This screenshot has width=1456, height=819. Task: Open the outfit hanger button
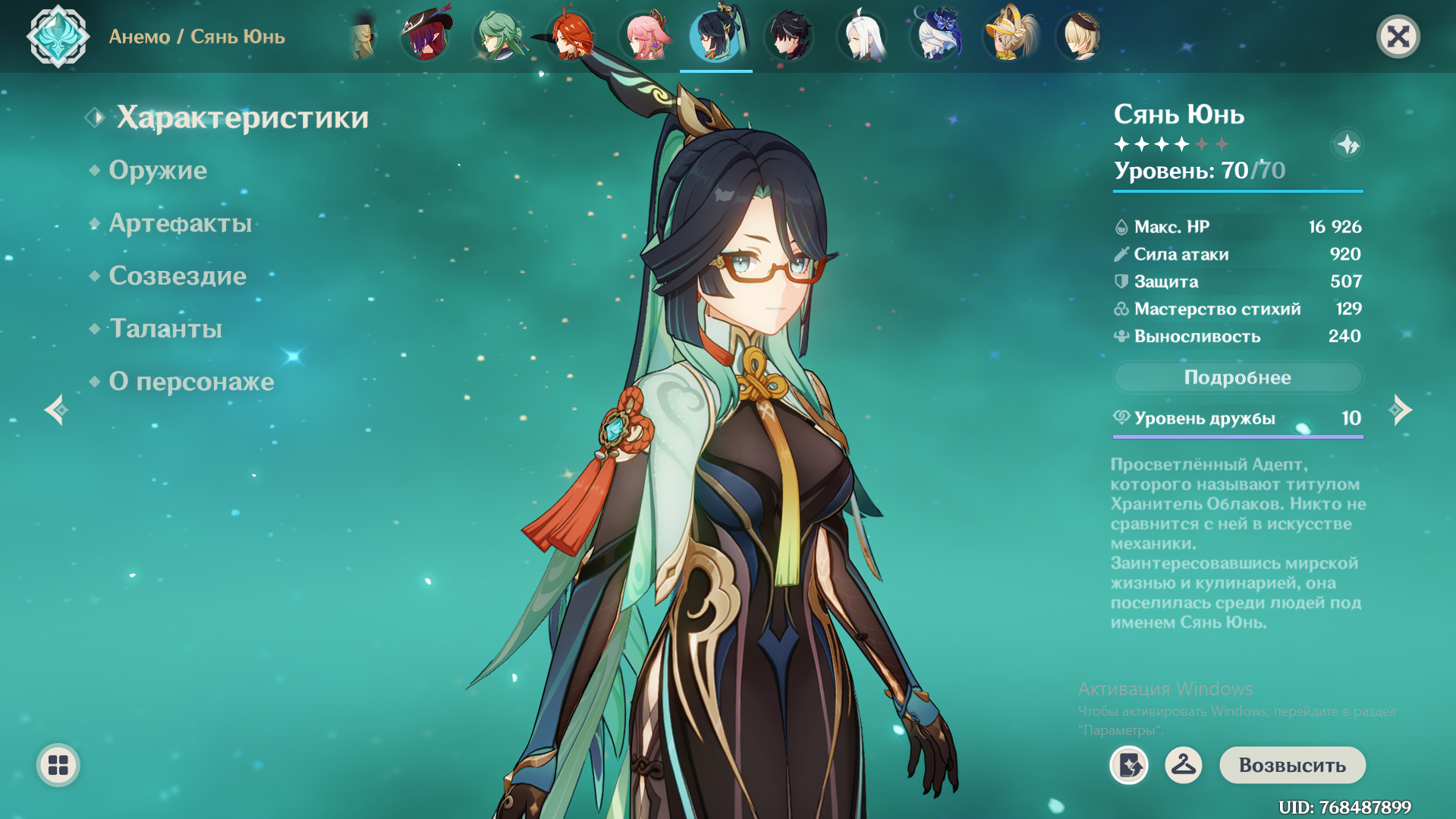(x=1183, y=765)
